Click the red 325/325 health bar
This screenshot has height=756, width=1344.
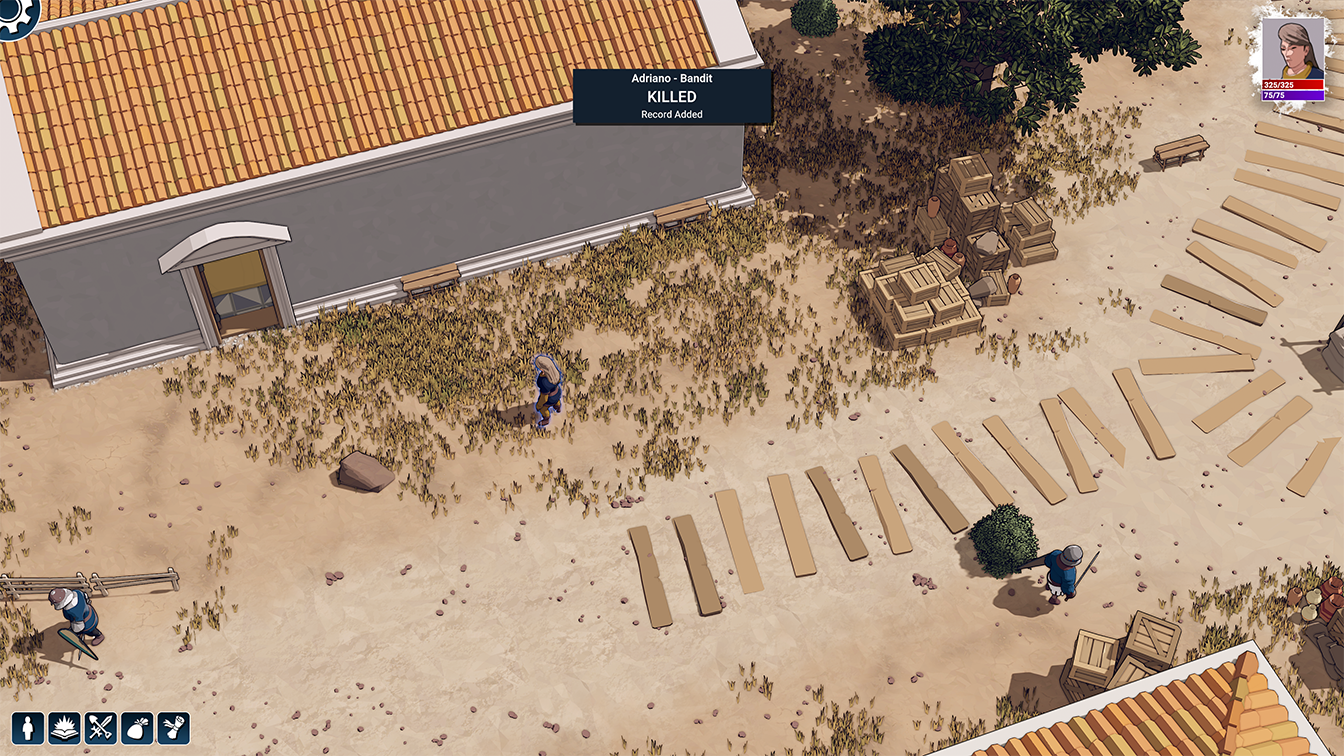point(1293,86)
